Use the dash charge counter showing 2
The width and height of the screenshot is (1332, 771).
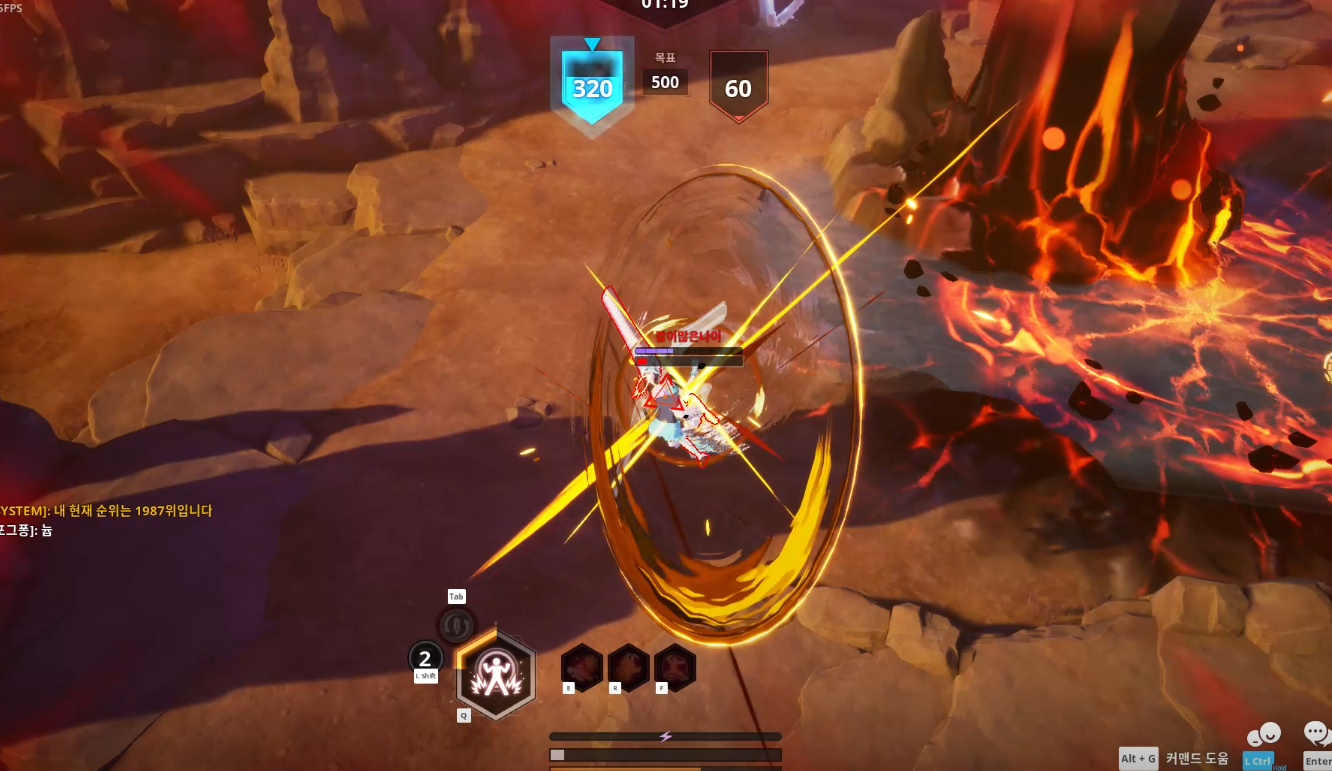coord(426,658)
